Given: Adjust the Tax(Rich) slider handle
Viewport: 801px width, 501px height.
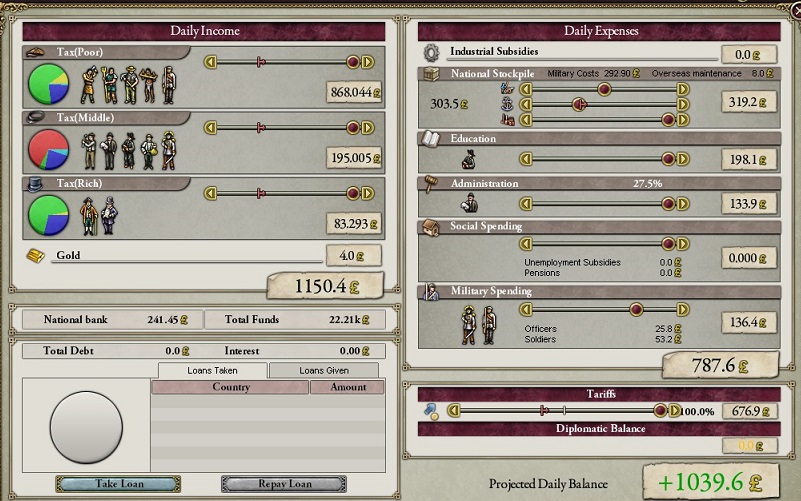Looking at the screenshot, I should tap(353, 193).
